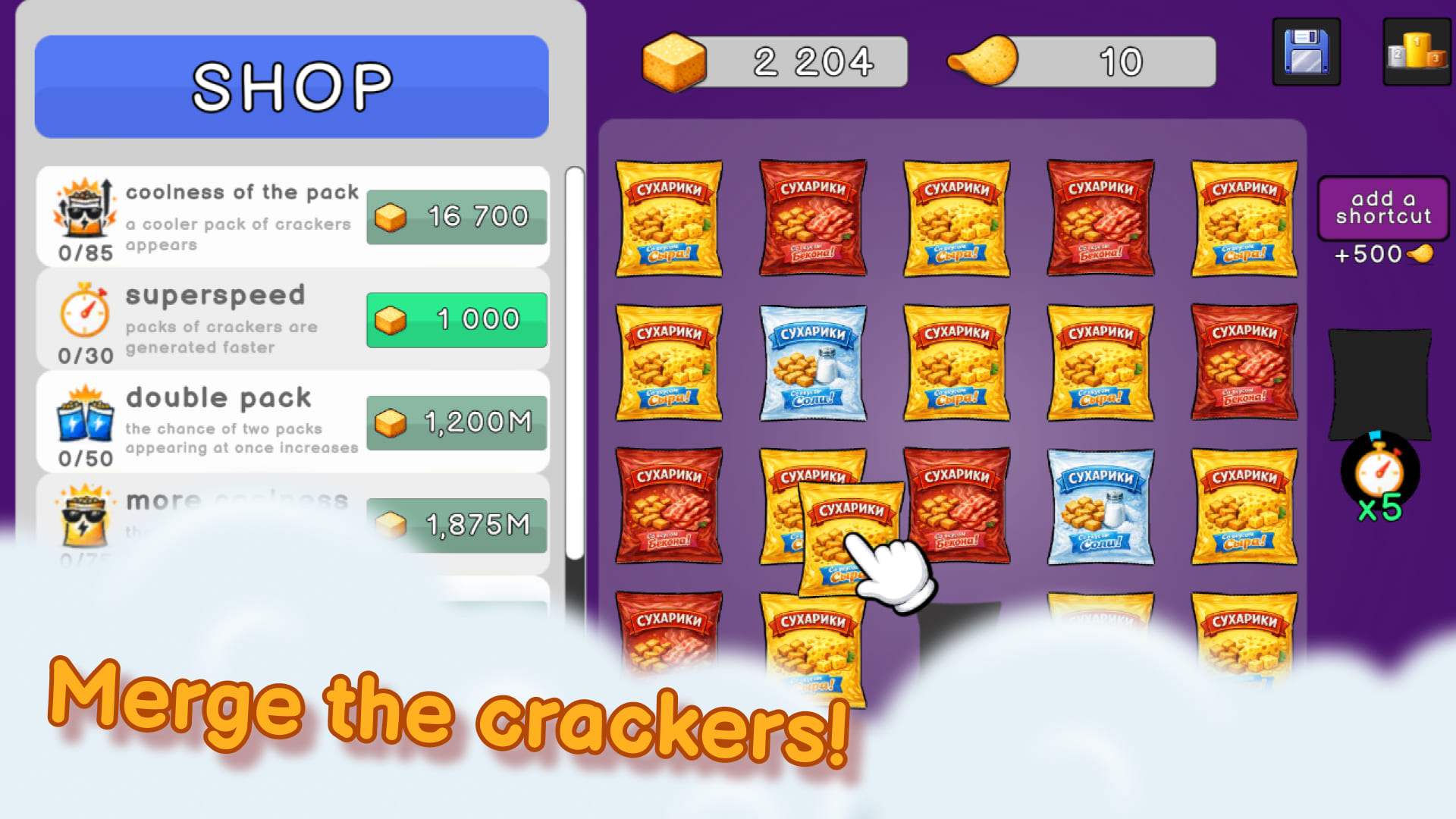1456x819 pixels.
Task: Click the SHOP header
Action: pyautogui.click(x=291, y=87)
